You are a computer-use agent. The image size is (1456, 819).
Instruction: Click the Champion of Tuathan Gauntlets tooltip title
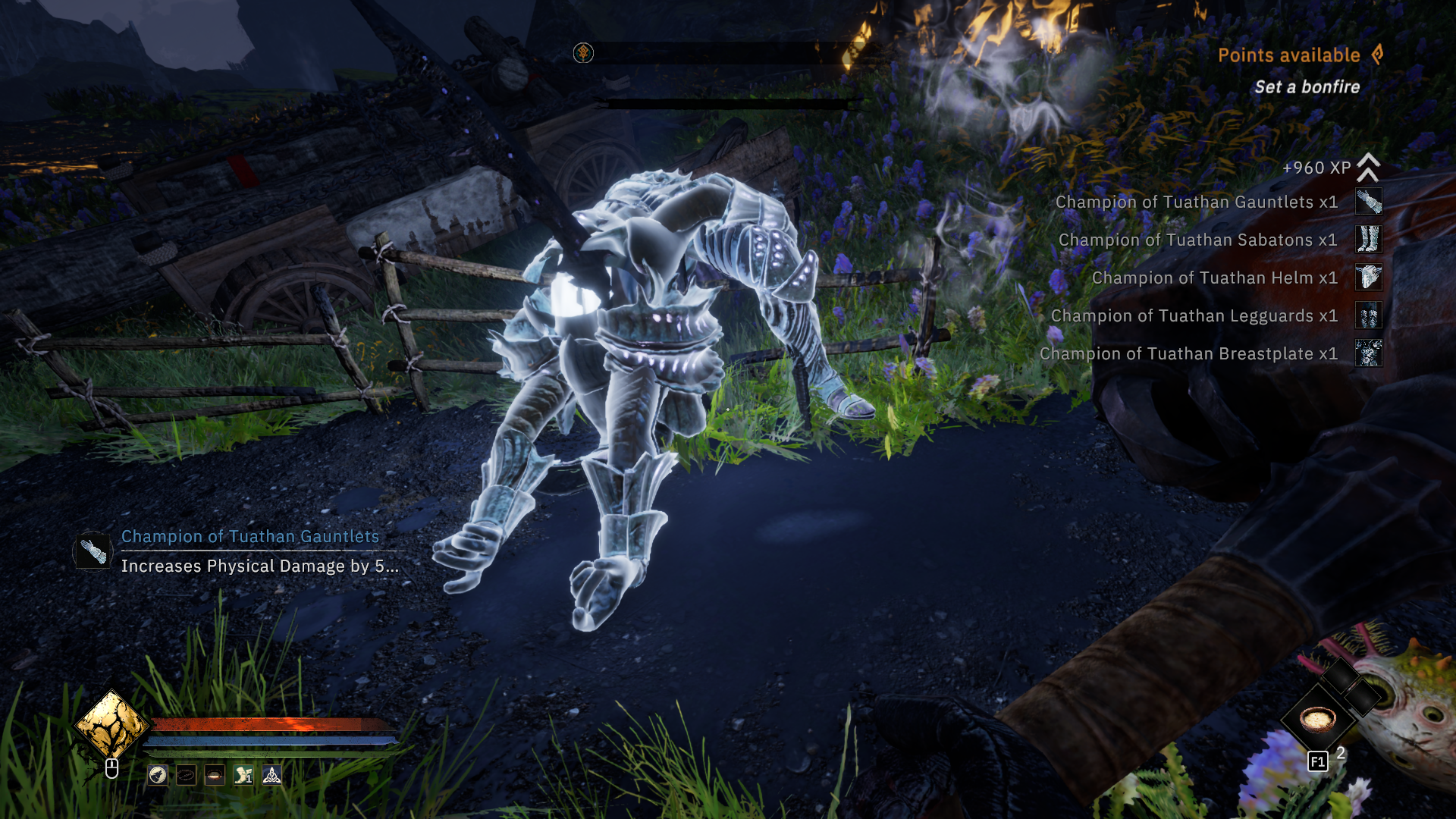[x=250, y=537]
